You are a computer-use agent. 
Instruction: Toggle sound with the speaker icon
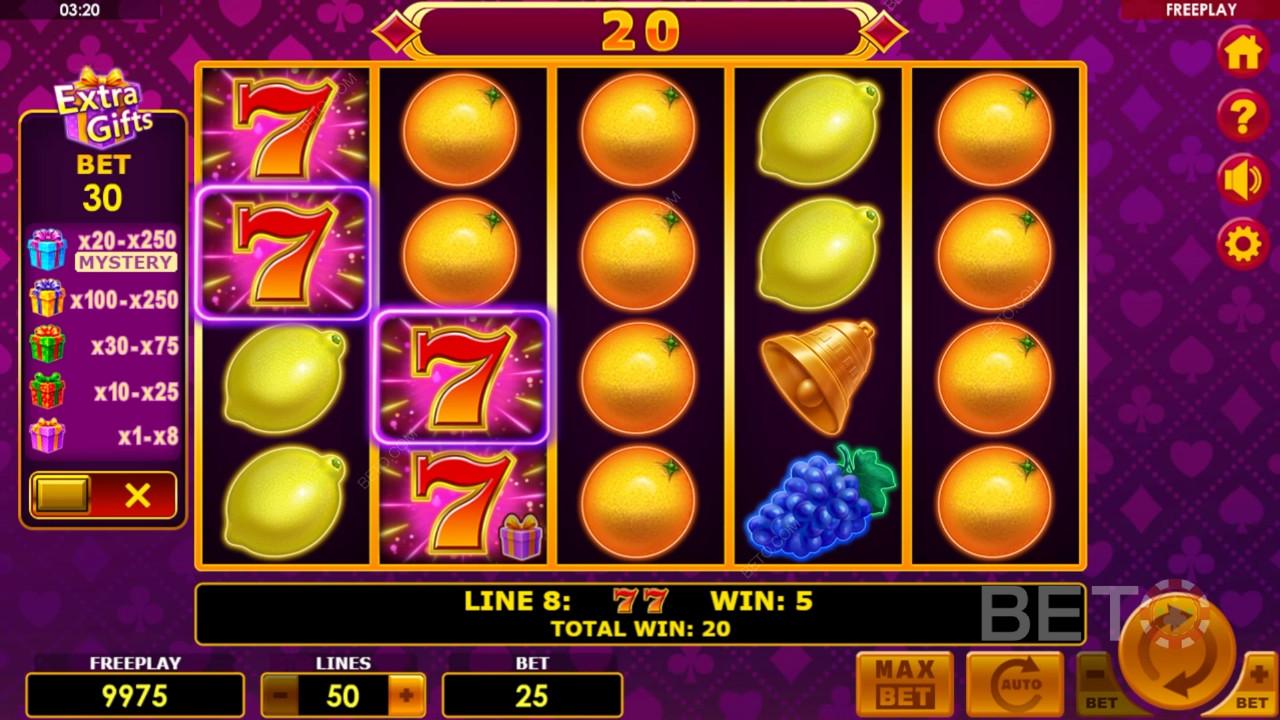click(x=1243, y=181)
